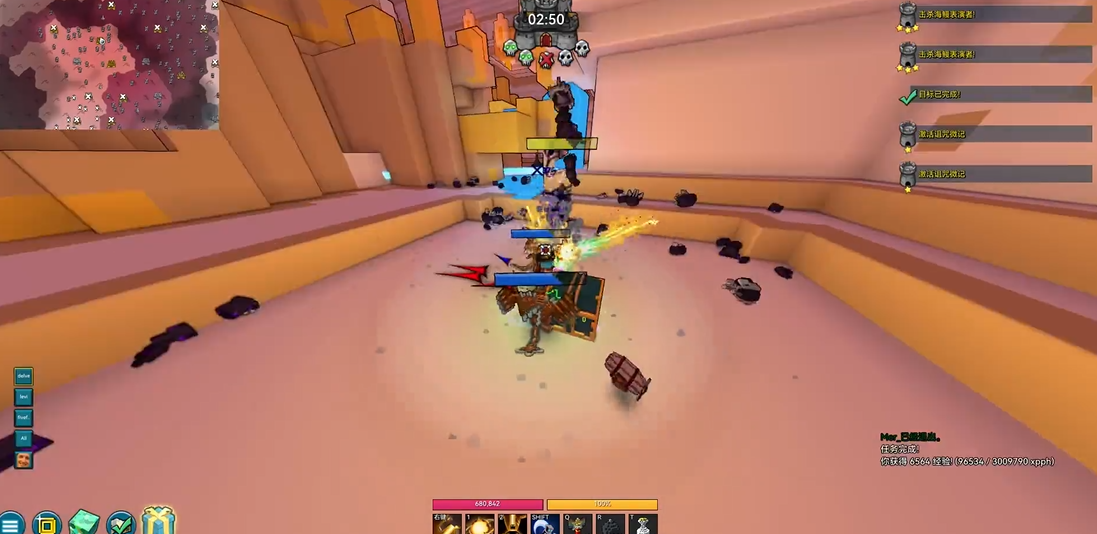Click the face avatar chat button
Image resolution: width=1097 pixels, height=534 pixels.
[x=23, y=460]
